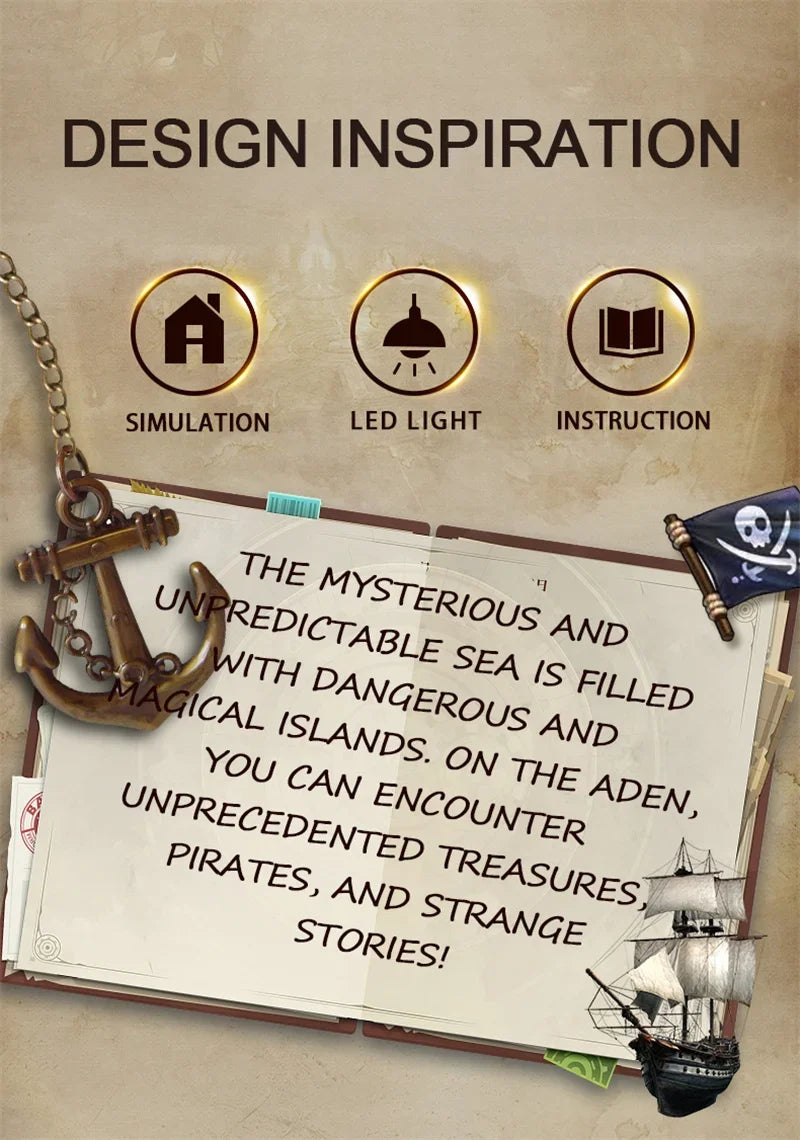Click the LED Light lamp icon

(414, 331)
